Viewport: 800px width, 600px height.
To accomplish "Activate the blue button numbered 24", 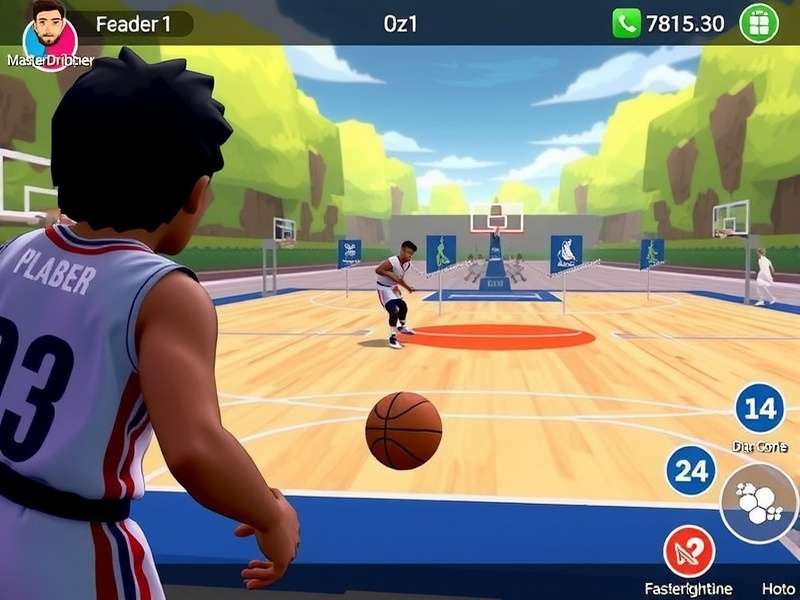I will coord(691,471).
